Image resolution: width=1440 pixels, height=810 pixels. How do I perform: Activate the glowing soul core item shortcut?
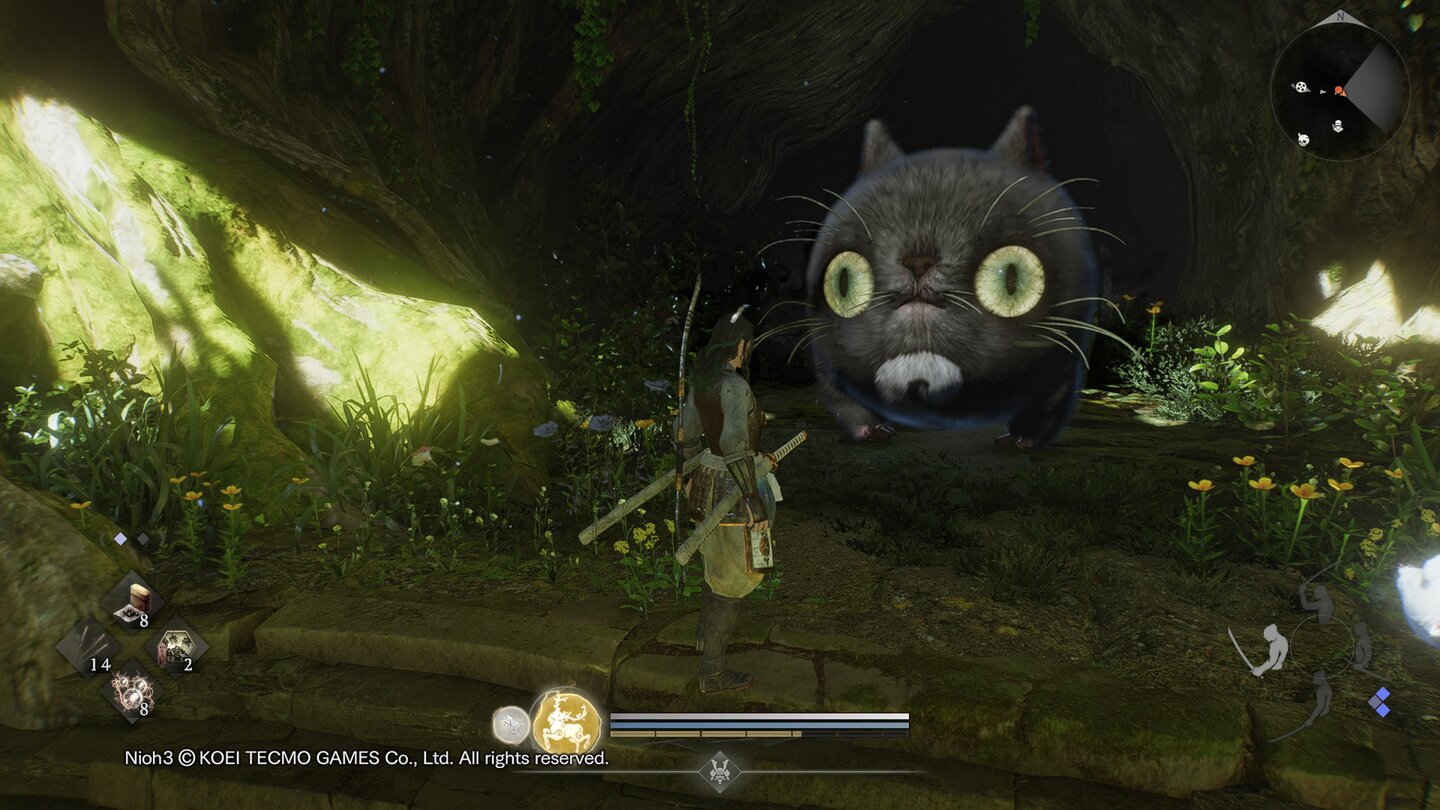[133, 692]
